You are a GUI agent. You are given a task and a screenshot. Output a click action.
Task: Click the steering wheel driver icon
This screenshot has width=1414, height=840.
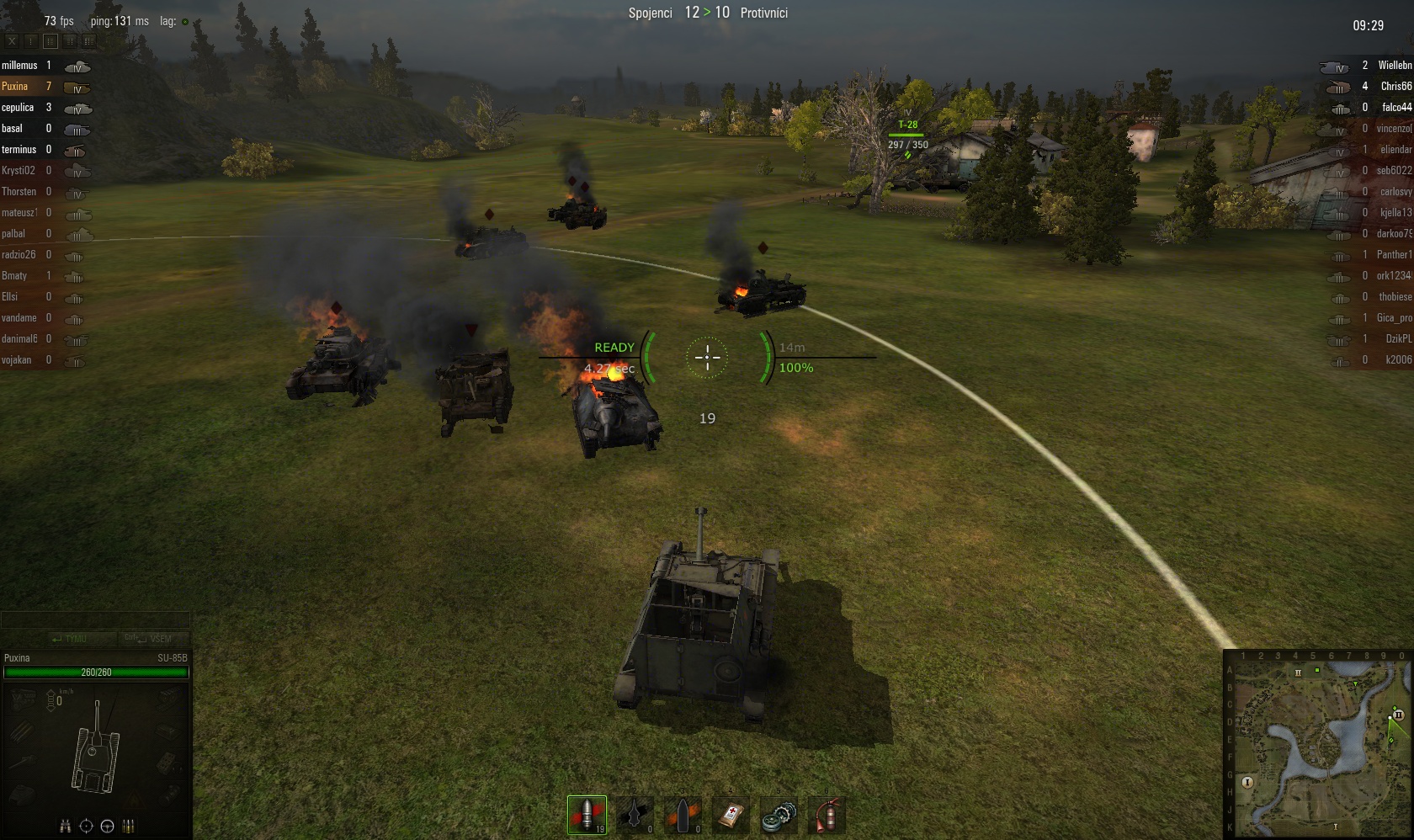[x=107, y=827]
